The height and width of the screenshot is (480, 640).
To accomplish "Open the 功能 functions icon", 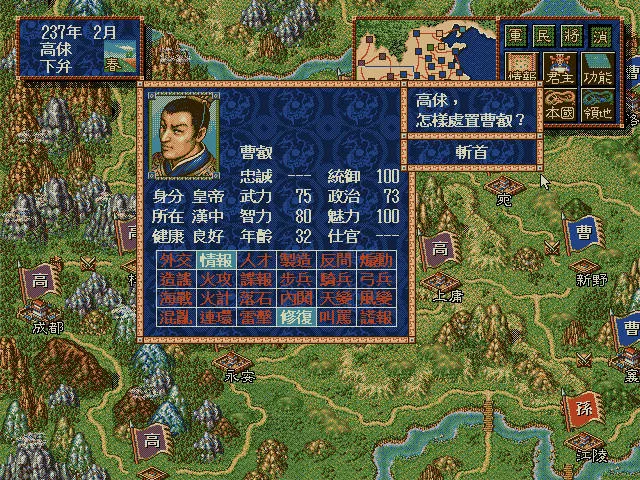I will pos(597,67).
